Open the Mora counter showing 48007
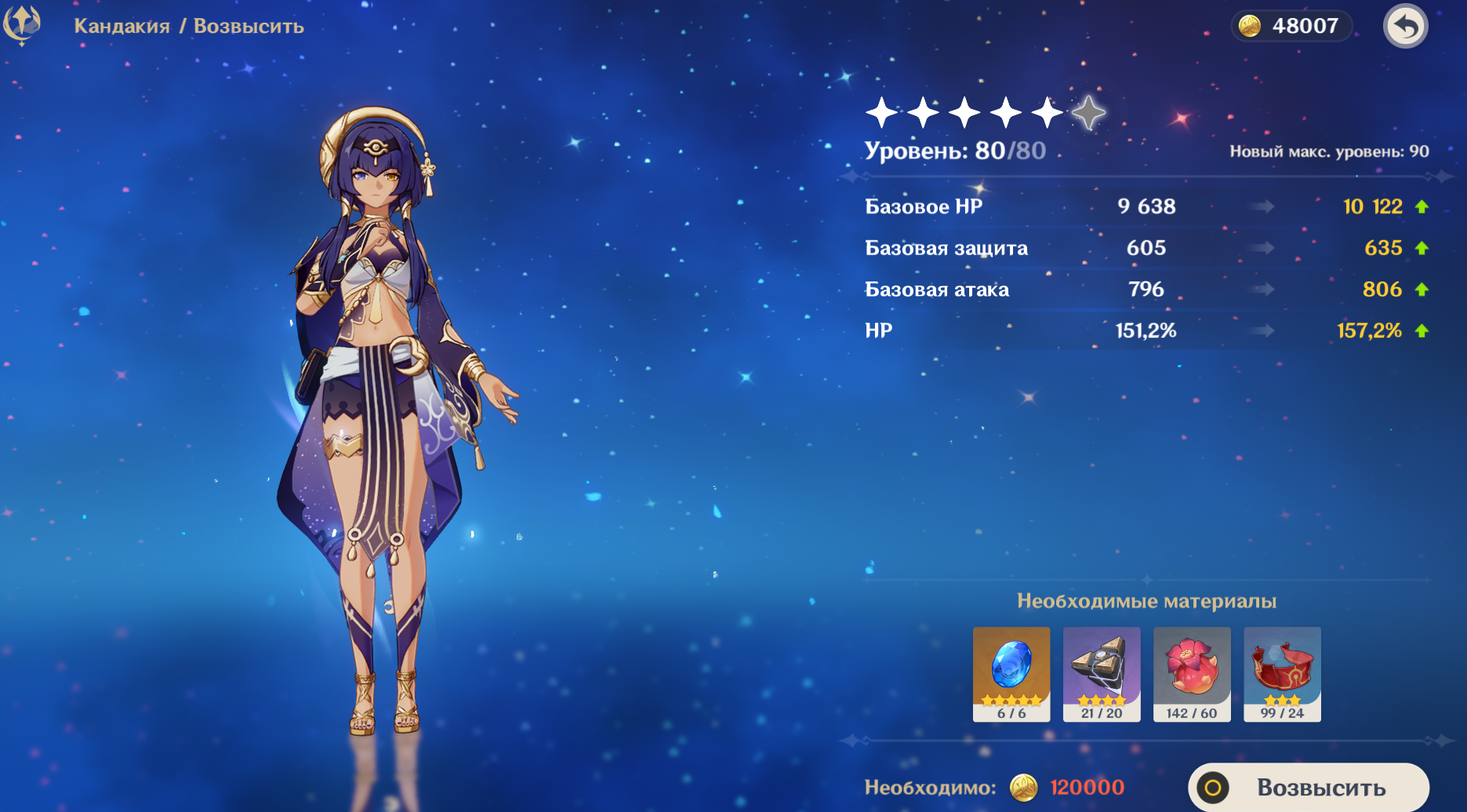This screenshot has width=1467, height=812. [x=1291, y=26]
